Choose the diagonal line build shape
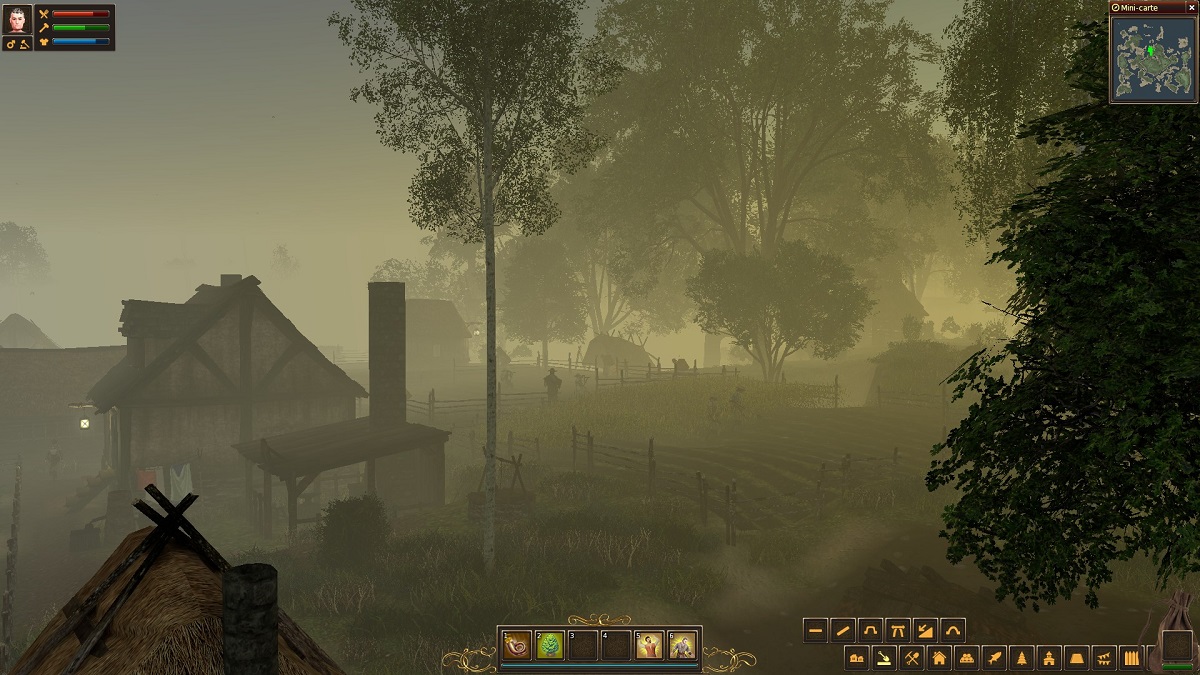The image size is (1200, 675). [x=843, y=631]
